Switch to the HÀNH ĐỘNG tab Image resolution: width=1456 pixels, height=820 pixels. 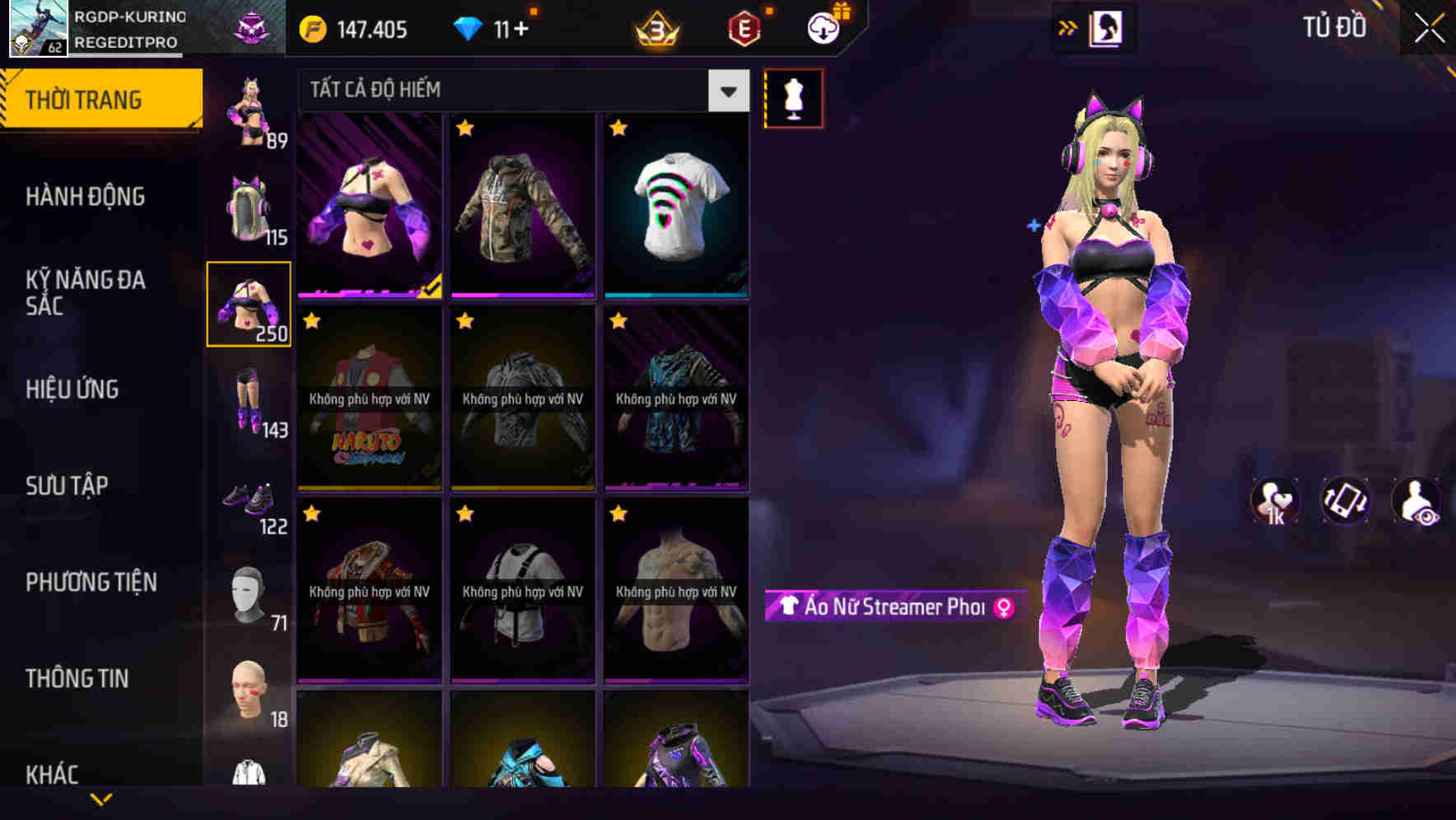click(x=85, y=196)
